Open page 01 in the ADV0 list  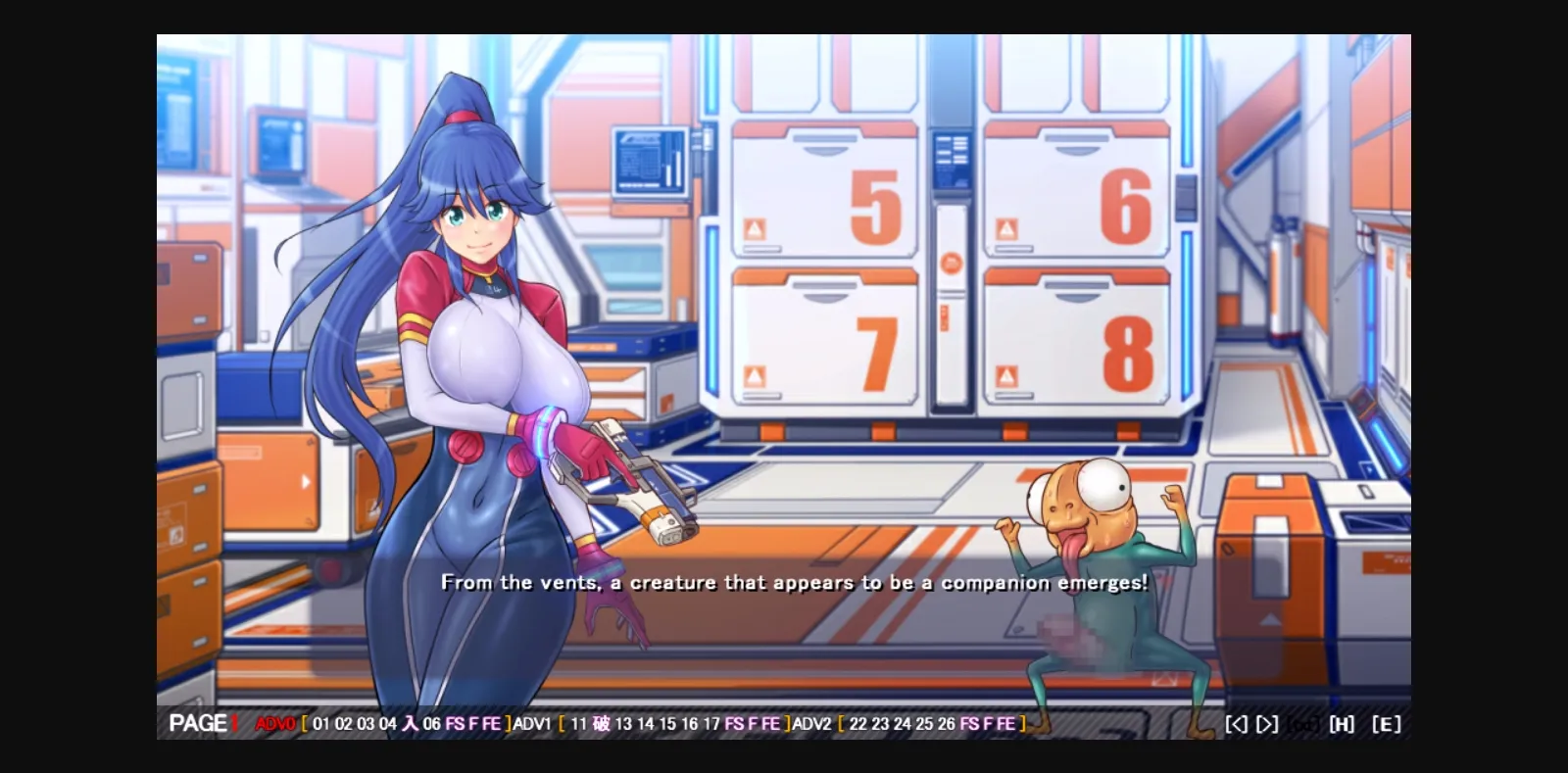320,725
